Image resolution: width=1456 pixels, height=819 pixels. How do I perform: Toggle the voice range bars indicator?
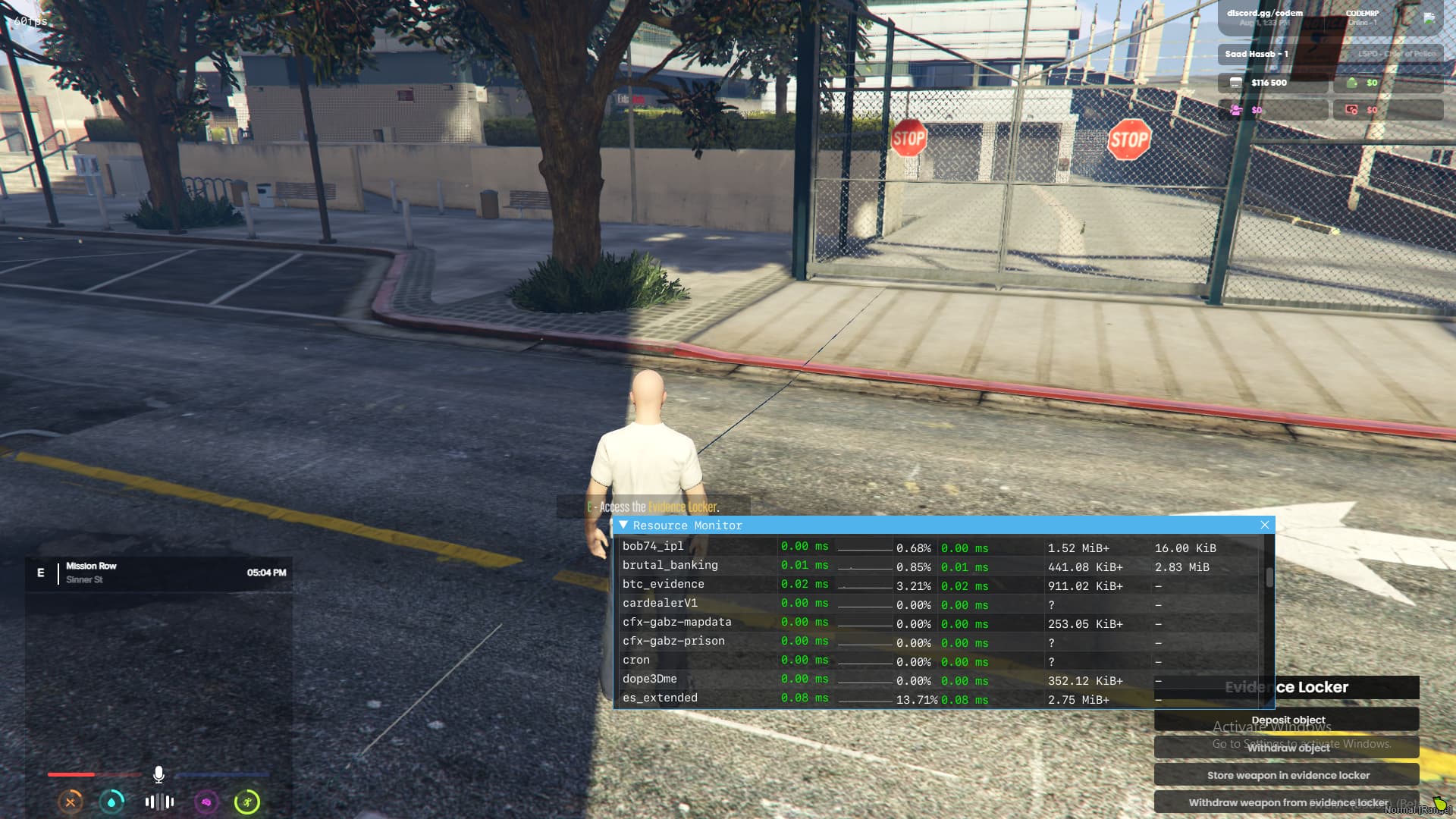pyautogui.click(x=159, y=802)
